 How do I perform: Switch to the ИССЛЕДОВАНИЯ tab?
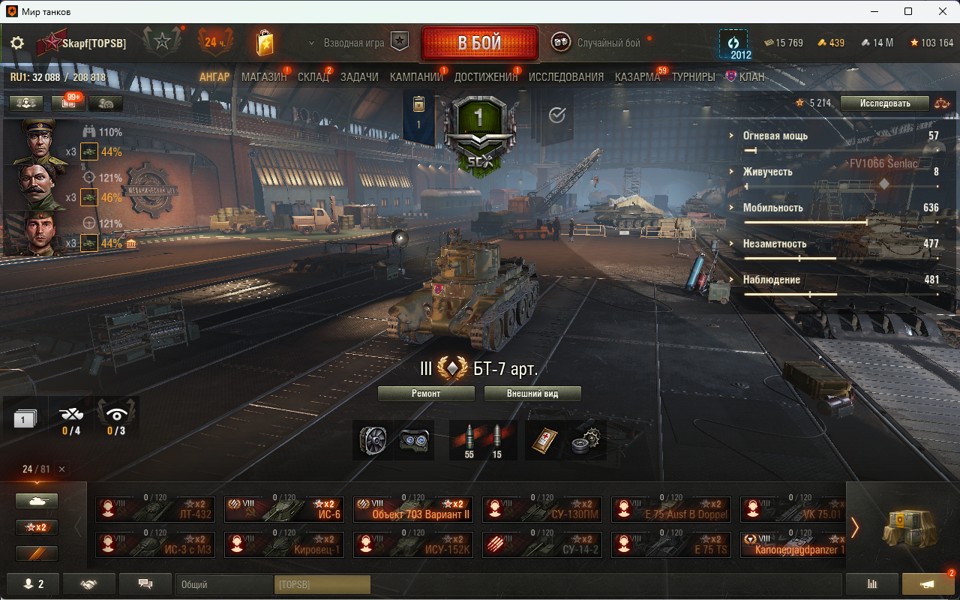coord(566,77)
